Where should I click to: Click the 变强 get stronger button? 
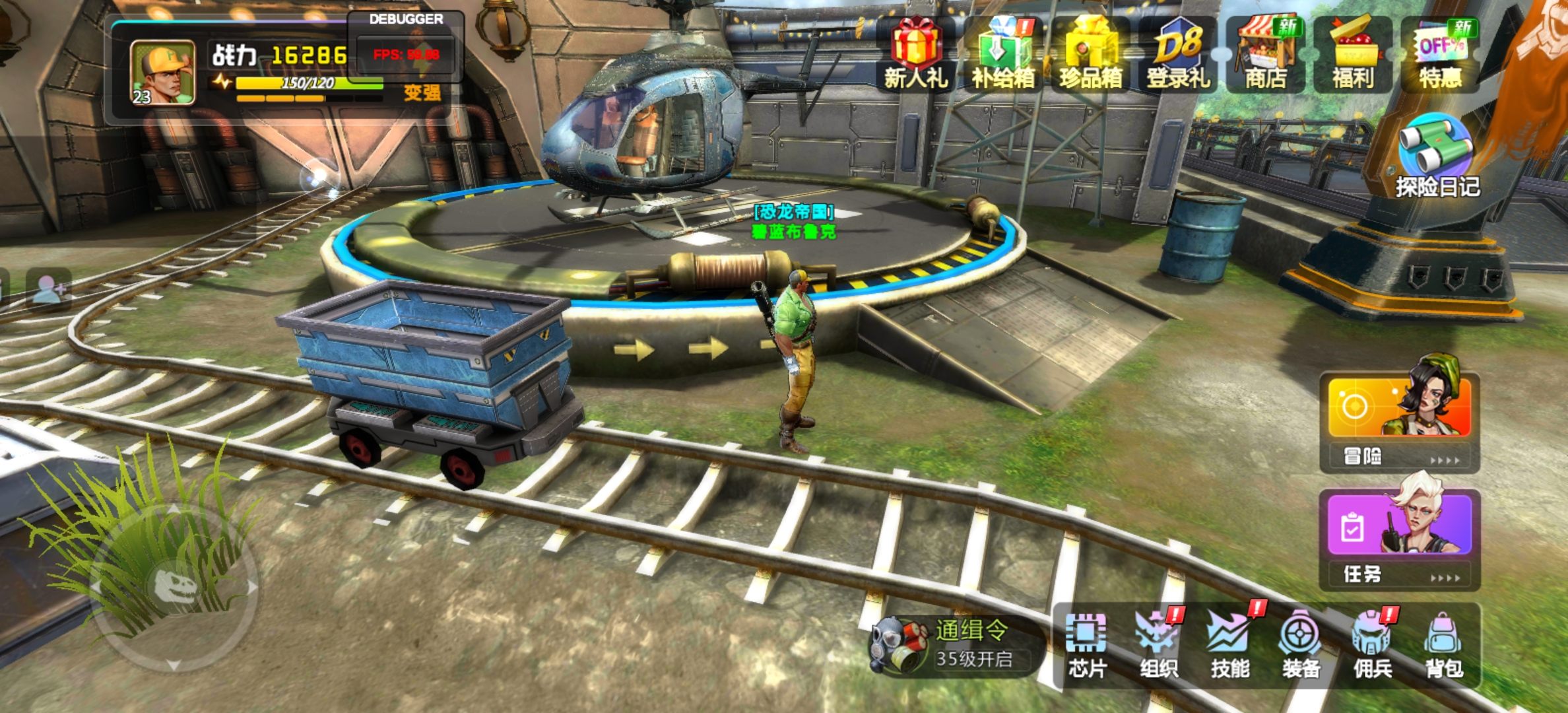click(422, 92)
